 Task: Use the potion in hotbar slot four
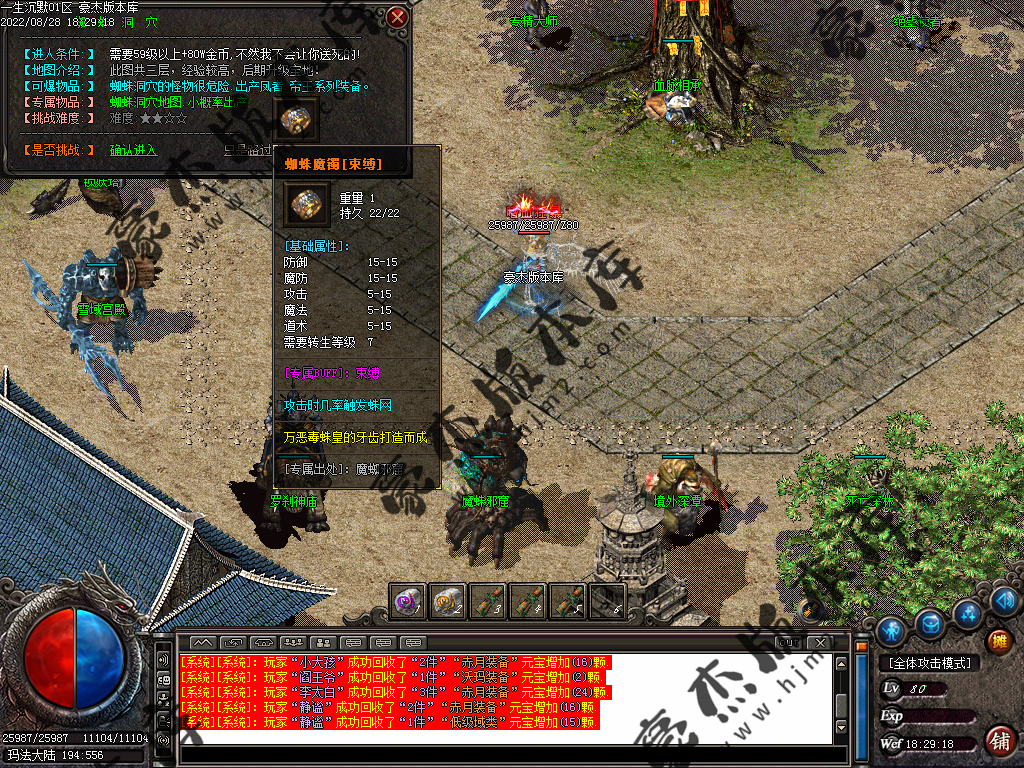[528, 600]
